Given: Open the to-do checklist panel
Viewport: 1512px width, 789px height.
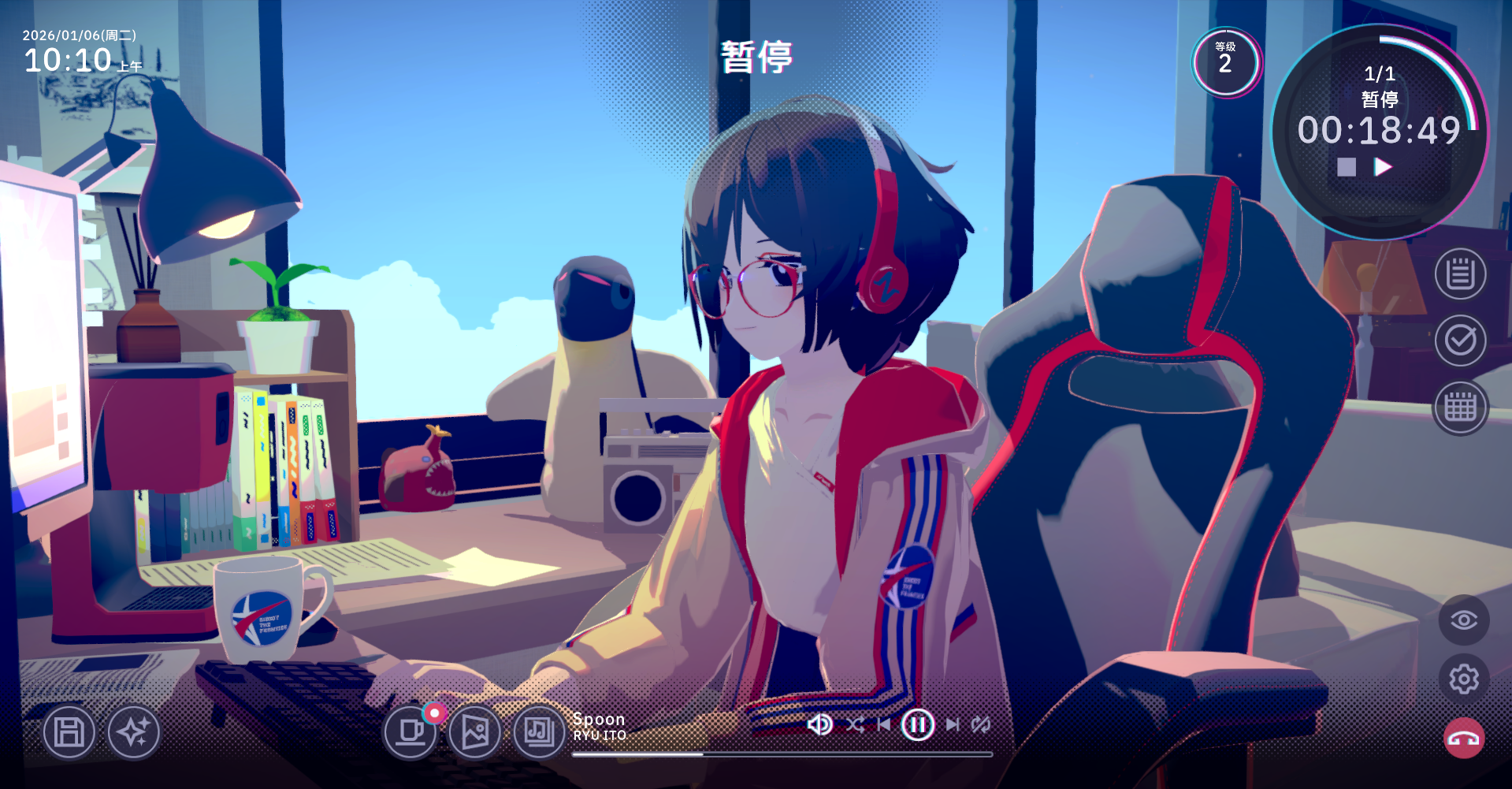Looking at the screenshot, I should point(1462,340).
